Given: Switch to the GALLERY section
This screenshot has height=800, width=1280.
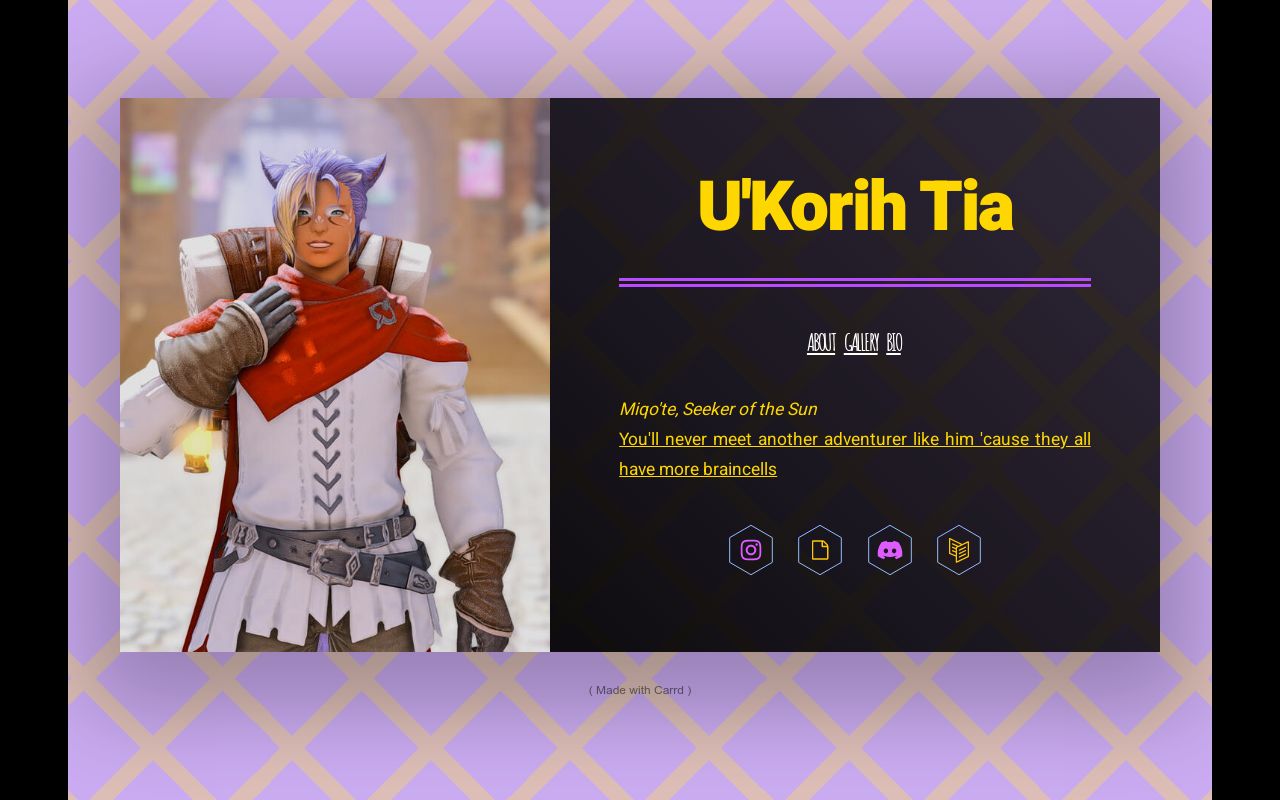Looking at the screenshot, I should click(x=860, y=342).
